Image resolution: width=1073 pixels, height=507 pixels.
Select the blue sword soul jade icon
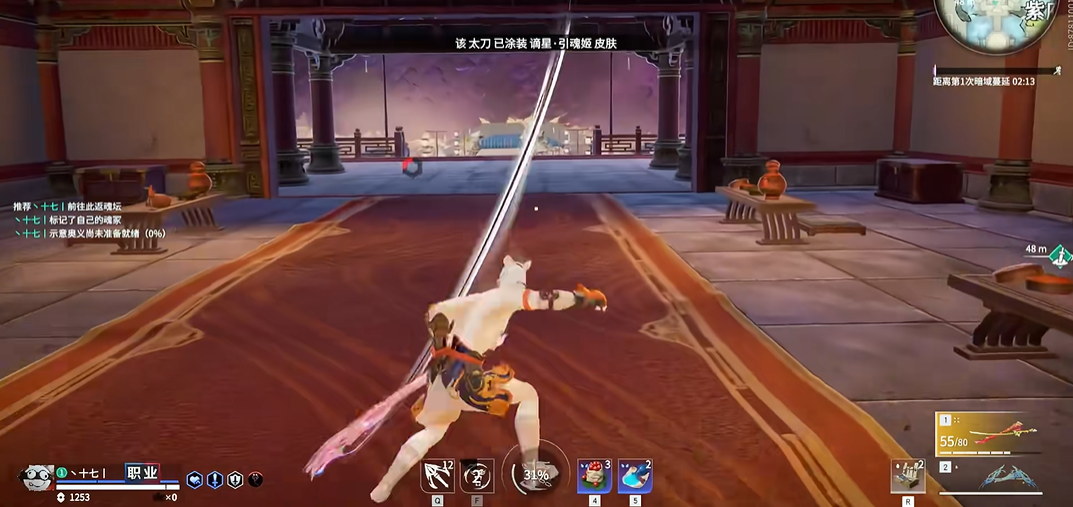[x=215, y=480]
